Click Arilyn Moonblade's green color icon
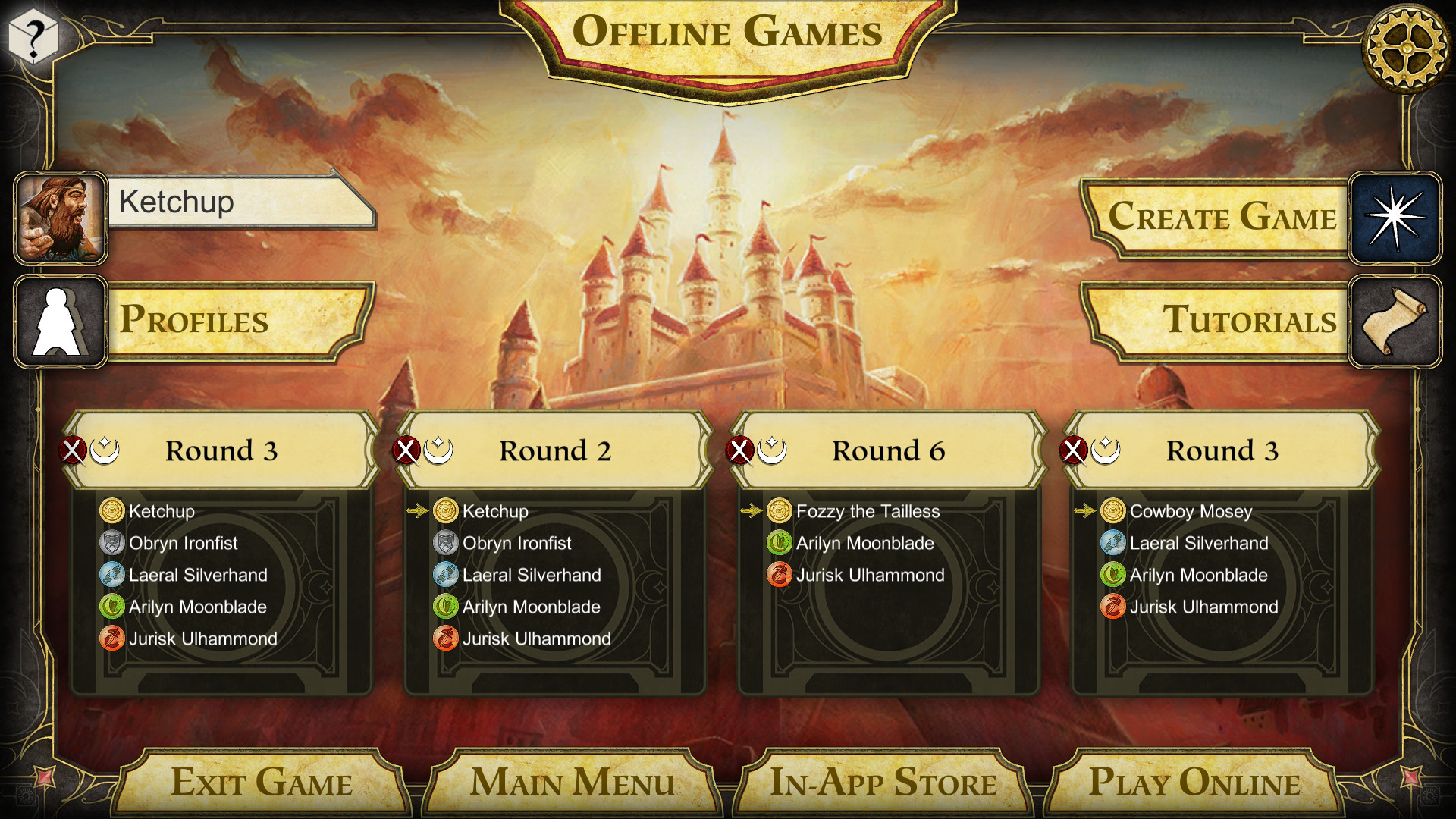The height and width of the screenshot is (819, 1456). 112,607
